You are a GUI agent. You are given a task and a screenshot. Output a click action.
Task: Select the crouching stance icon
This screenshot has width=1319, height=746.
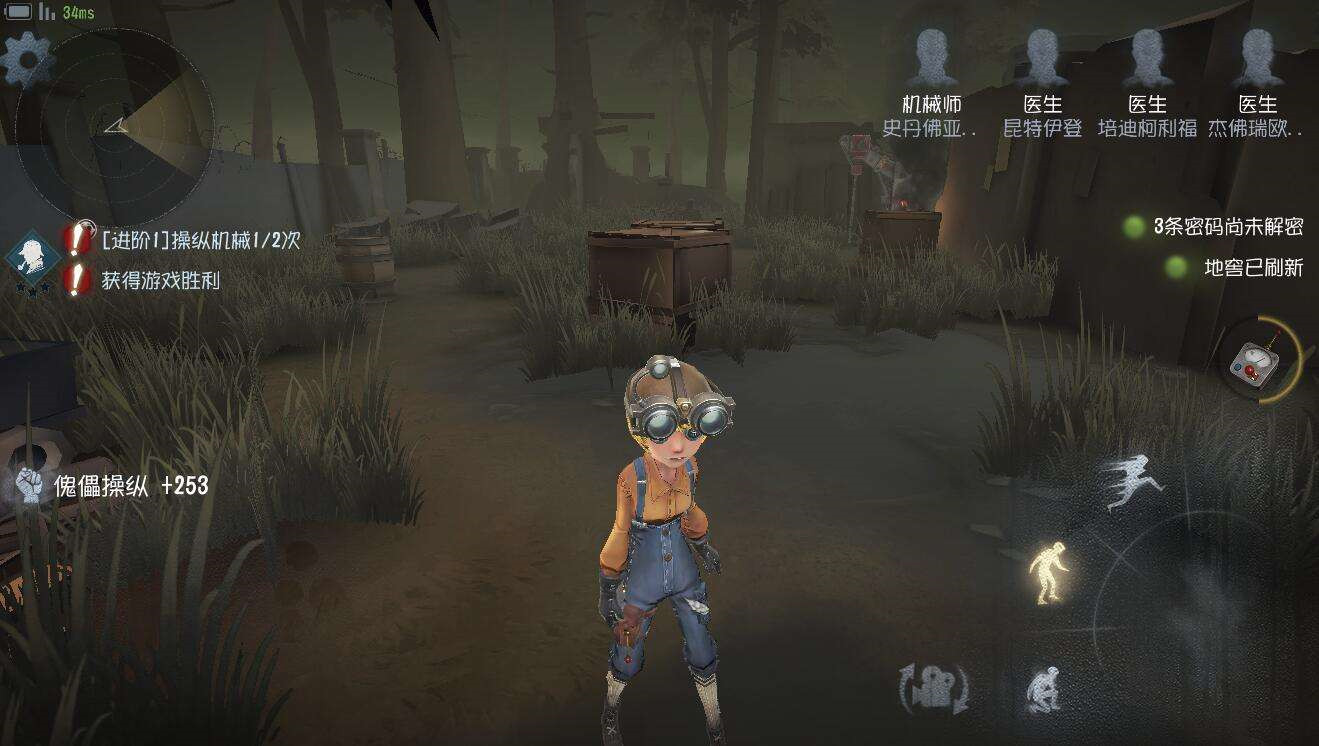[x=1042, y=690]
